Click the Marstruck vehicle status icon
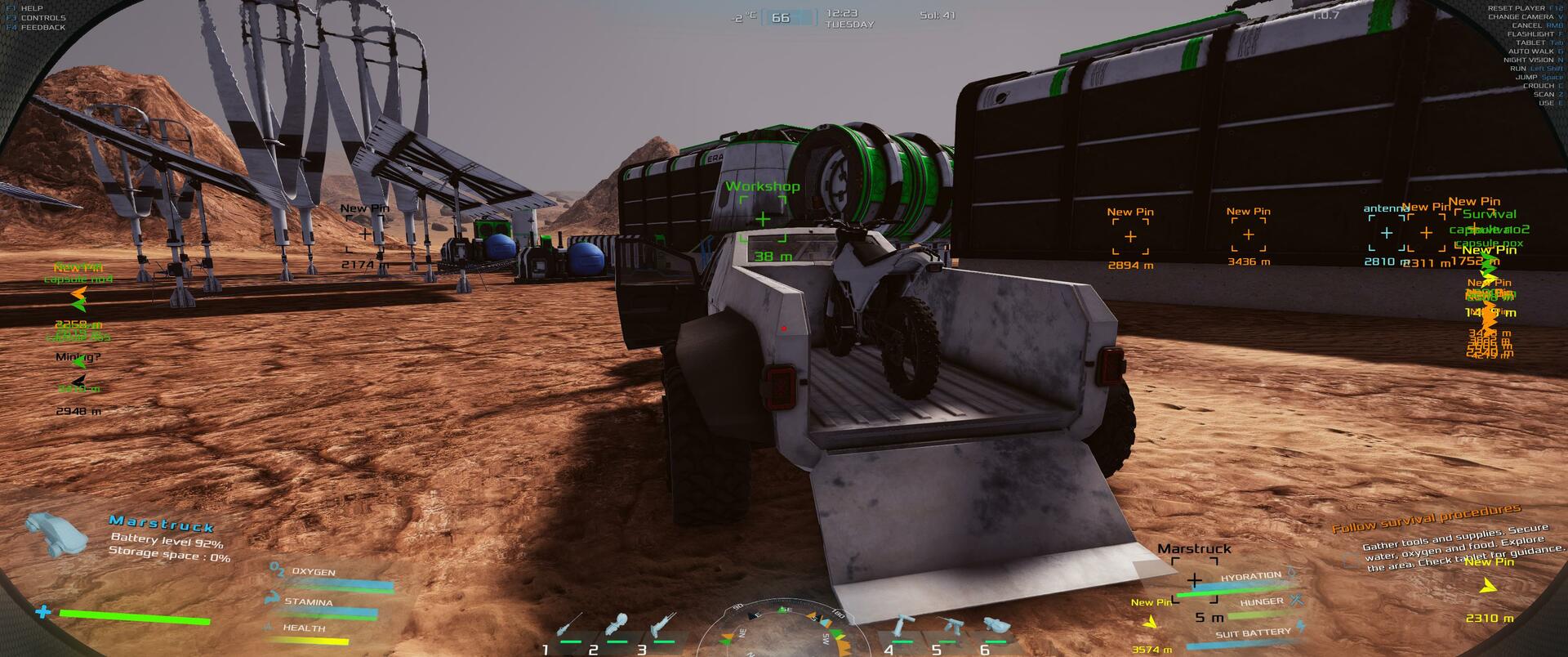The height and width of the screenshot is (657, 1568). pos(56,534)
